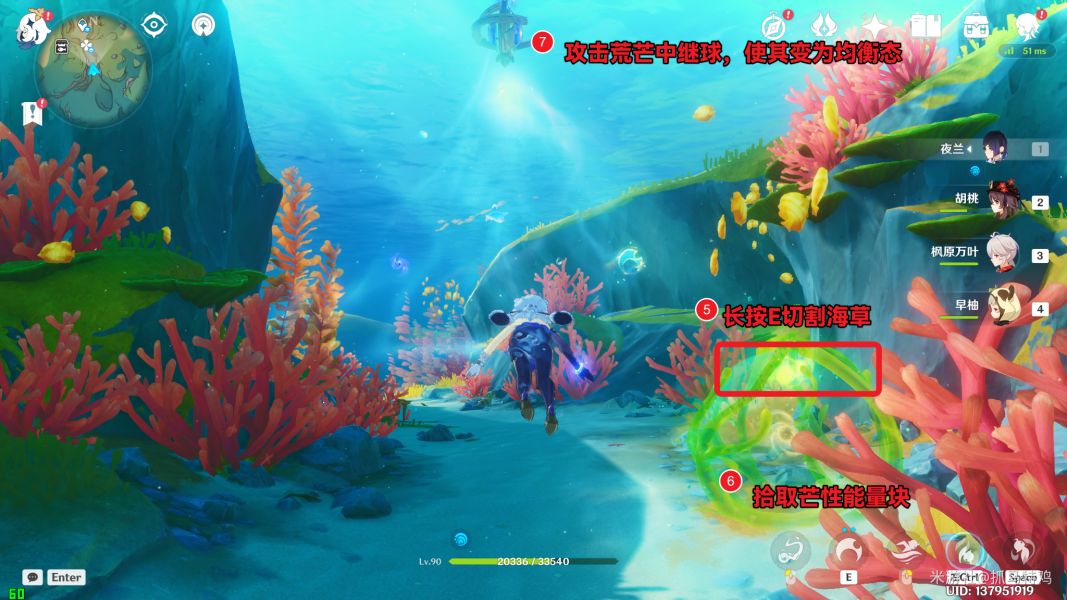The height and width of the screenshot is (600, 1067).
Task: Open the Paimon menu
Action: (33, 27)
